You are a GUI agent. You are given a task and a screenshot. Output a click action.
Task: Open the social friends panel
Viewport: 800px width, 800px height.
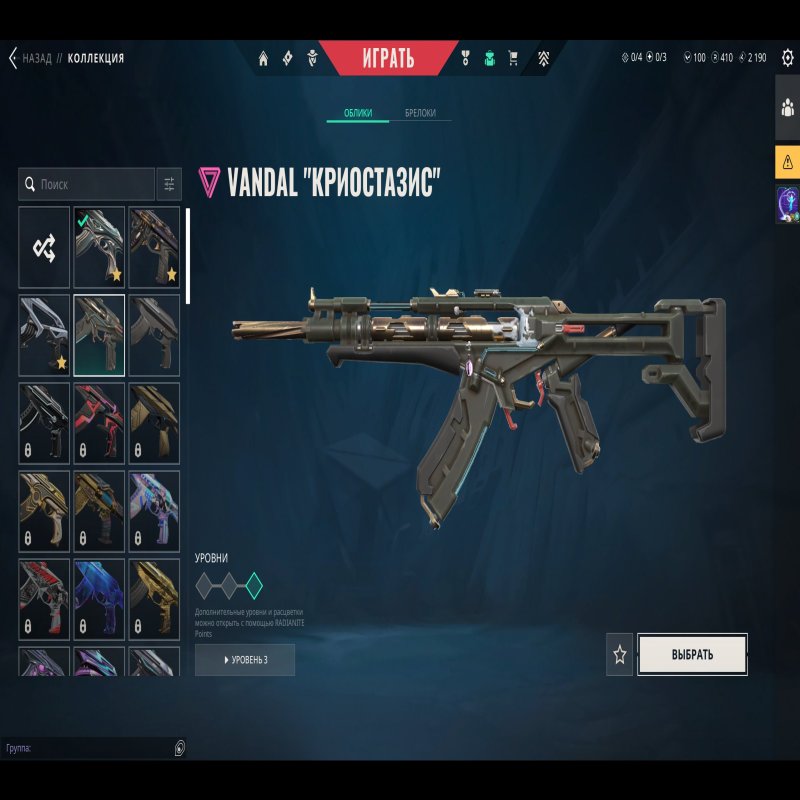tap(787, 109)
